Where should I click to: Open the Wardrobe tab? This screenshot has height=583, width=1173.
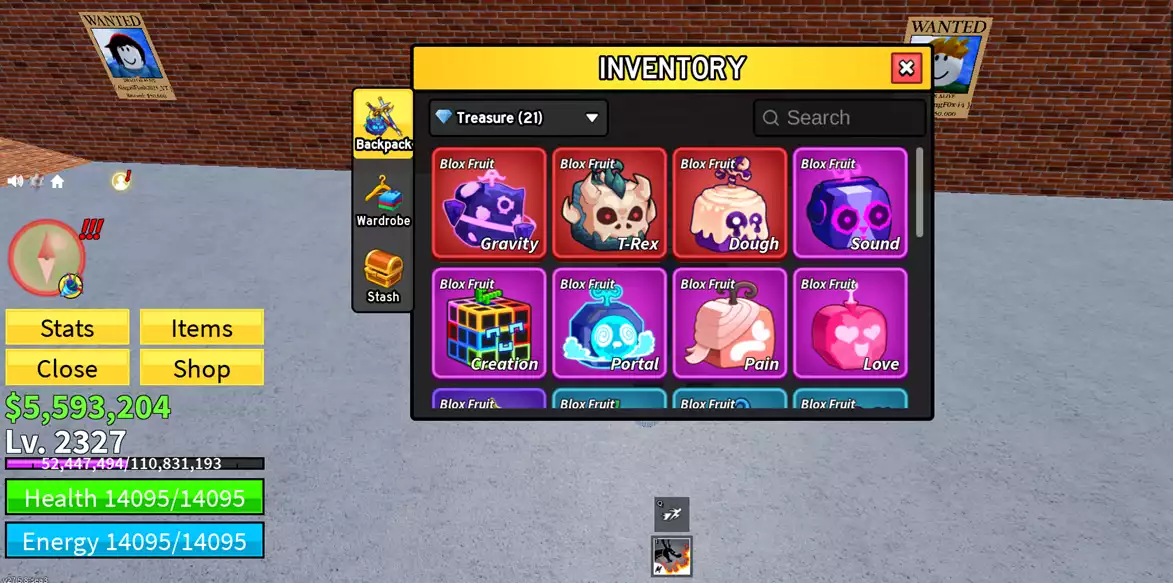[x=383, y=200]
